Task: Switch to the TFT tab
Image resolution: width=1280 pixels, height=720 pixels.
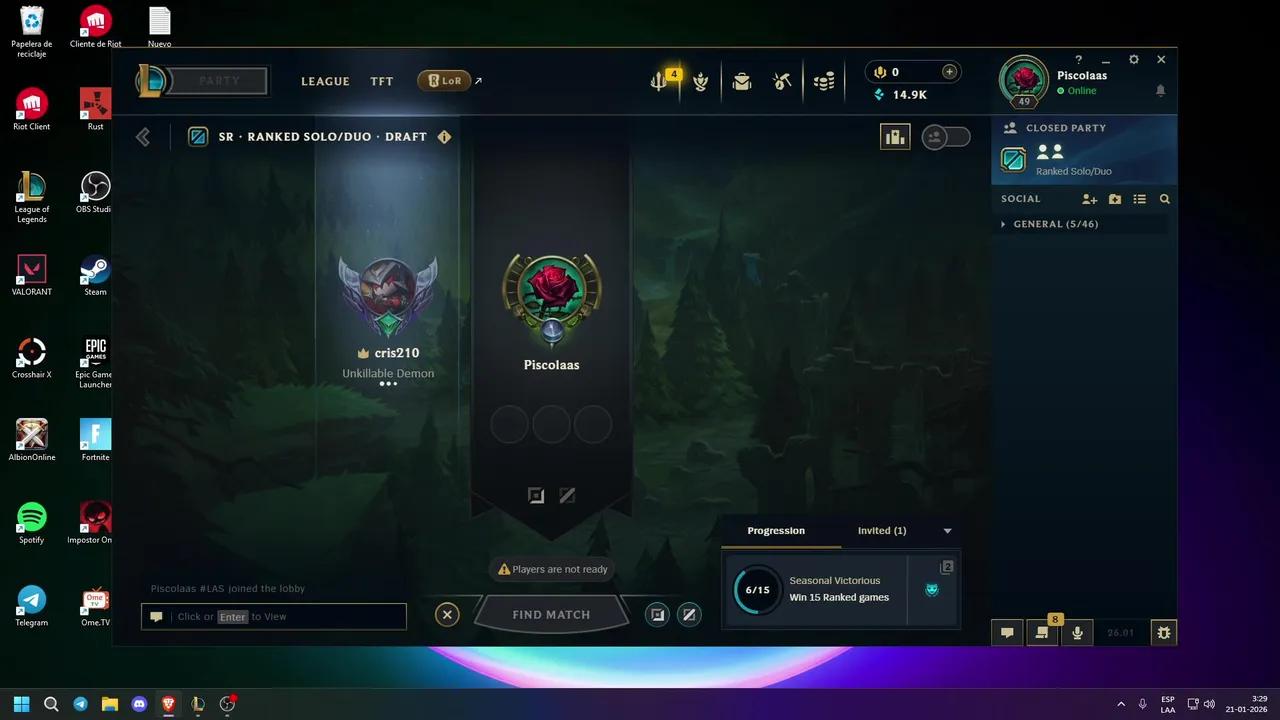Action: click(381, 81)
